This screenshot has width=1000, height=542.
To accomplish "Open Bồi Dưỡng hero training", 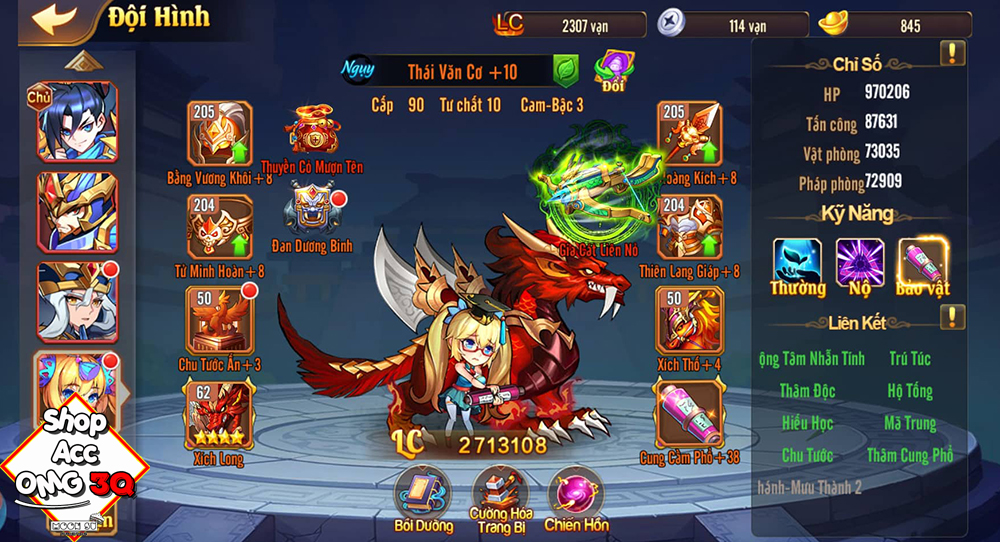I will pos(422,494).
